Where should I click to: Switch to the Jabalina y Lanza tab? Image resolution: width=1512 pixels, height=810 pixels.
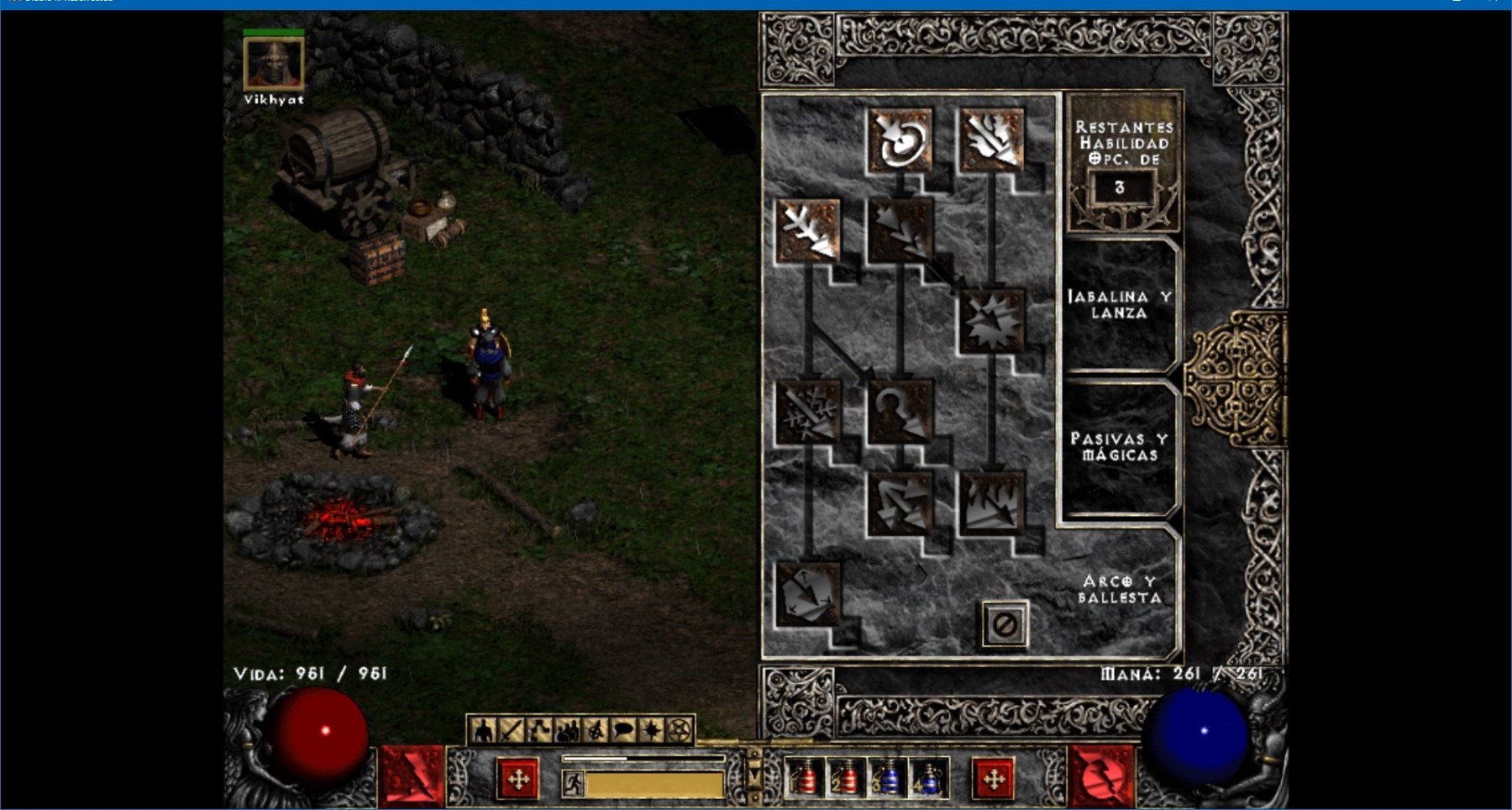click(x=1119, y=304)
